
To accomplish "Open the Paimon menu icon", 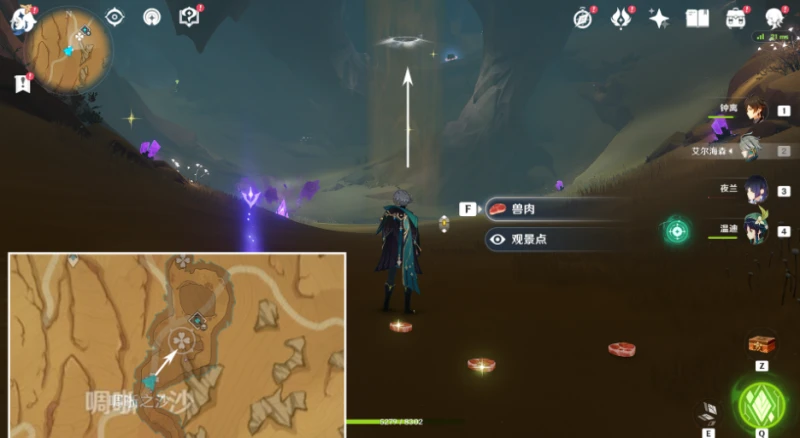I will tap(22, 16).
